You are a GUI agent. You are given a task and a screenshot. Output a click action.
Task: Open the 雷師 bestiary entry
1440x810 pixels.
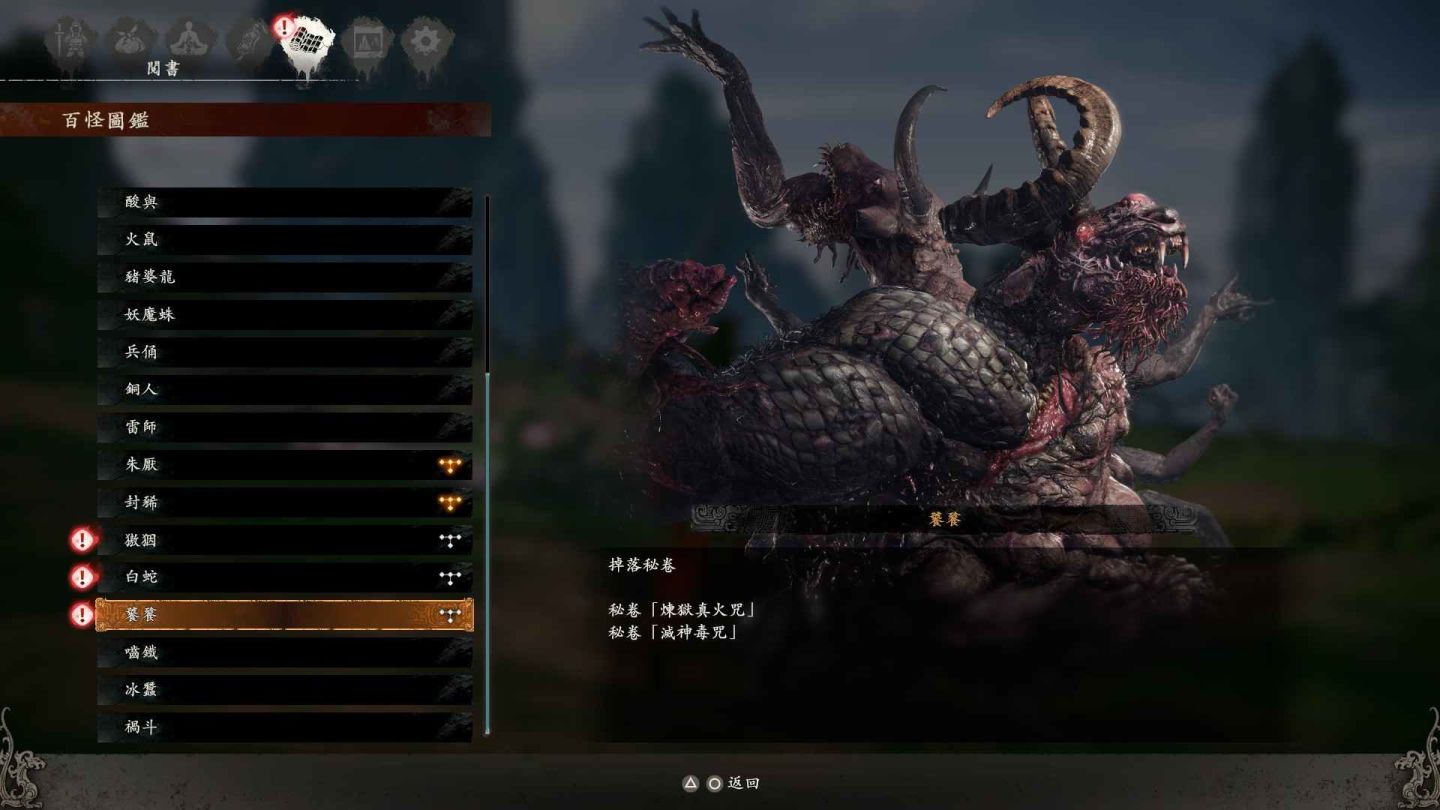tap(284, 427)
